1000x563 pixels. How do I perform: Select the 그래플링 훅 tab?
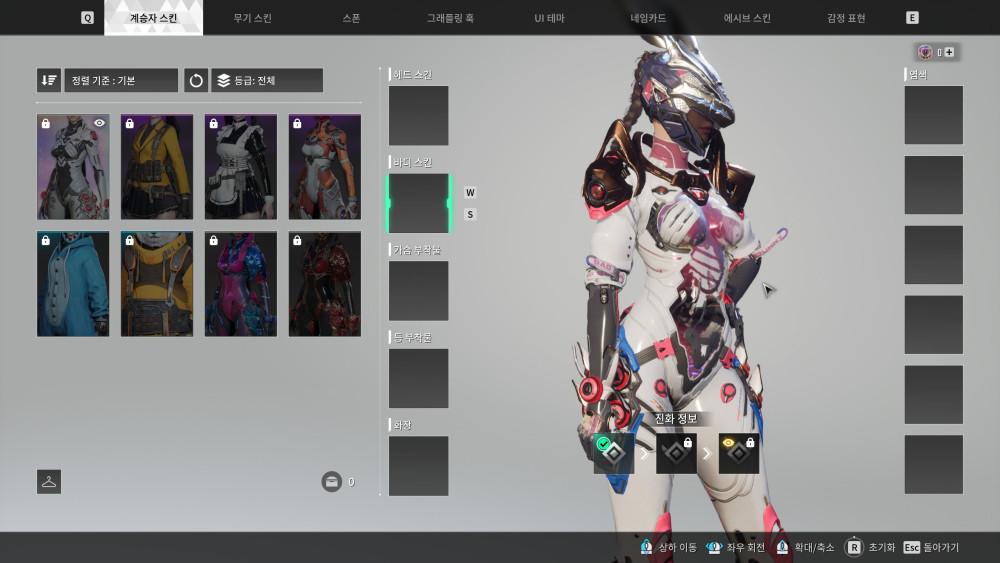[x=449, y=18]
